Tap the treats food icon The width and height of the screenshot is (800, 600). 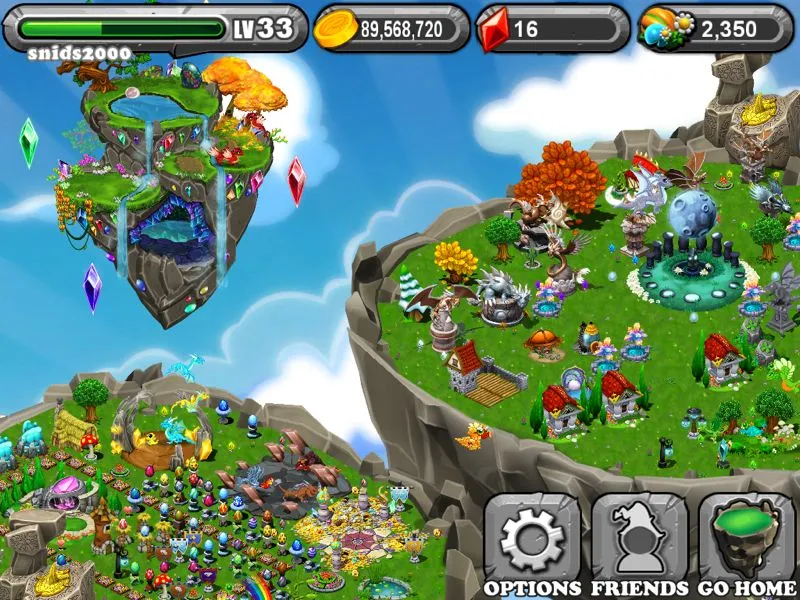(x=664, y=29)
